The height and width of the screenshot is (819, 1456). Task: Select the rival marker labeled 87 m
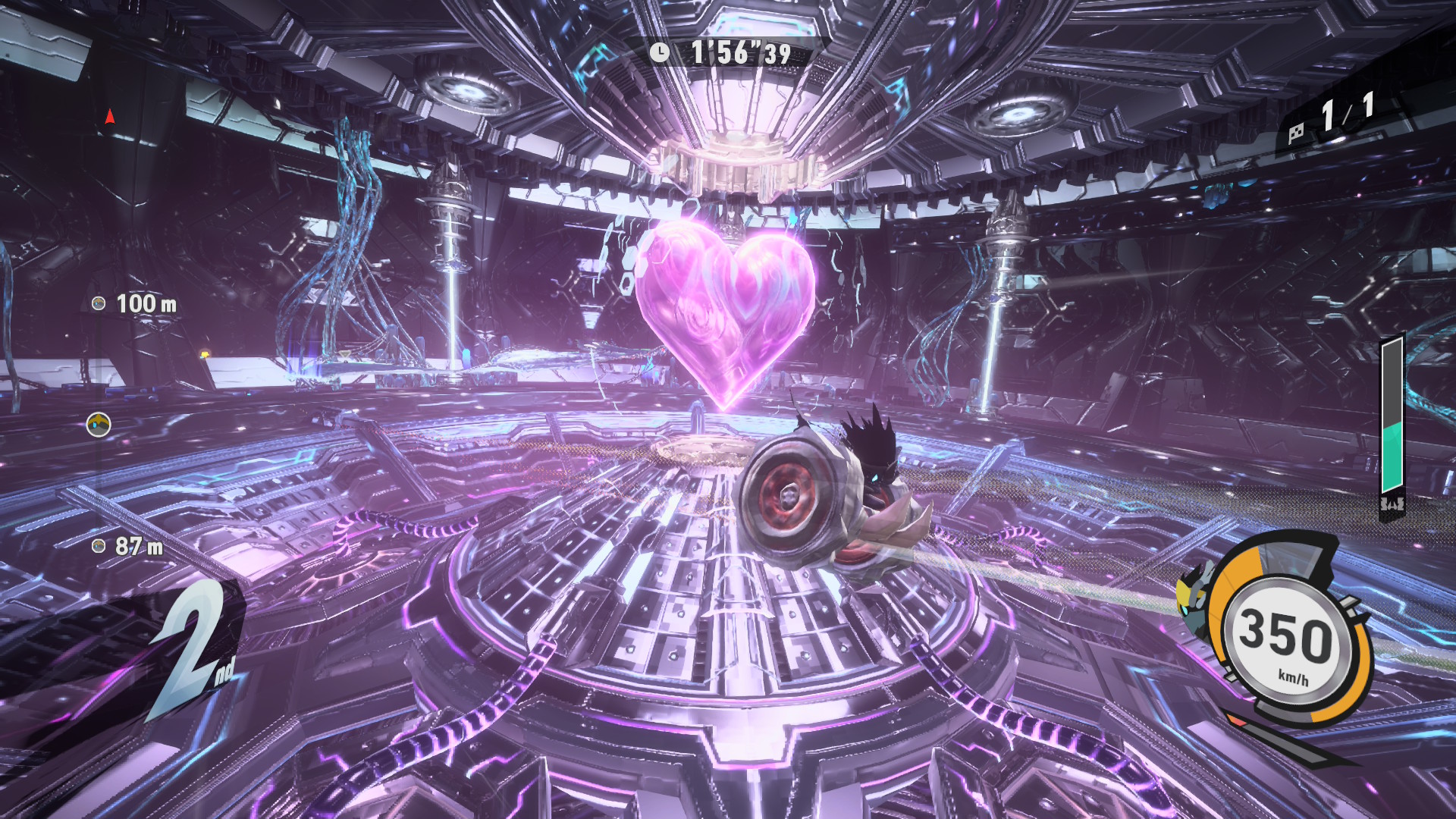[x=99, y=546]
